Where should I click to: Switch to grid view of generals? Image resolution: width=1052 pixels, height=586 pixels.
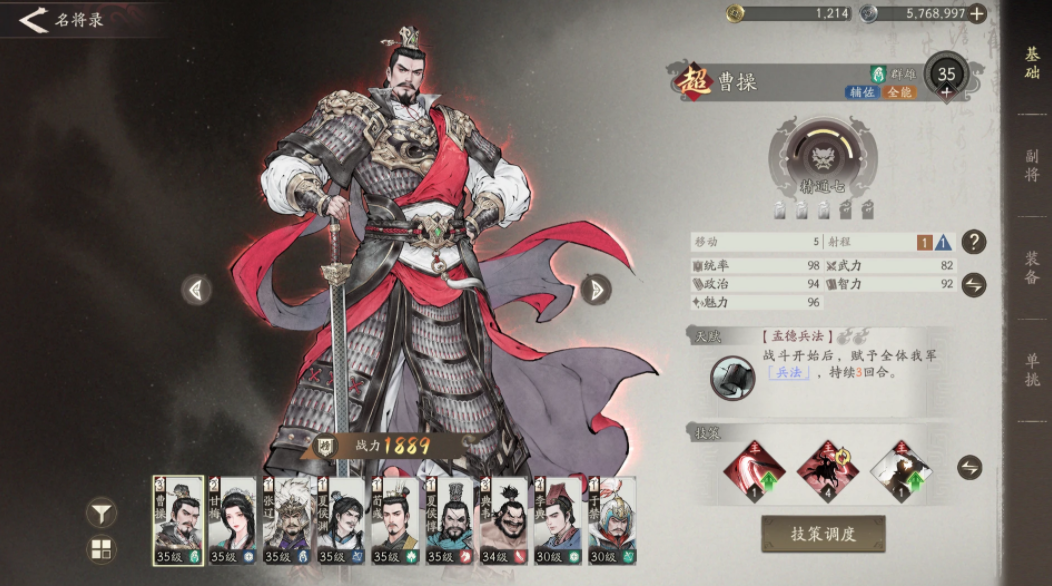click(102, 548)
